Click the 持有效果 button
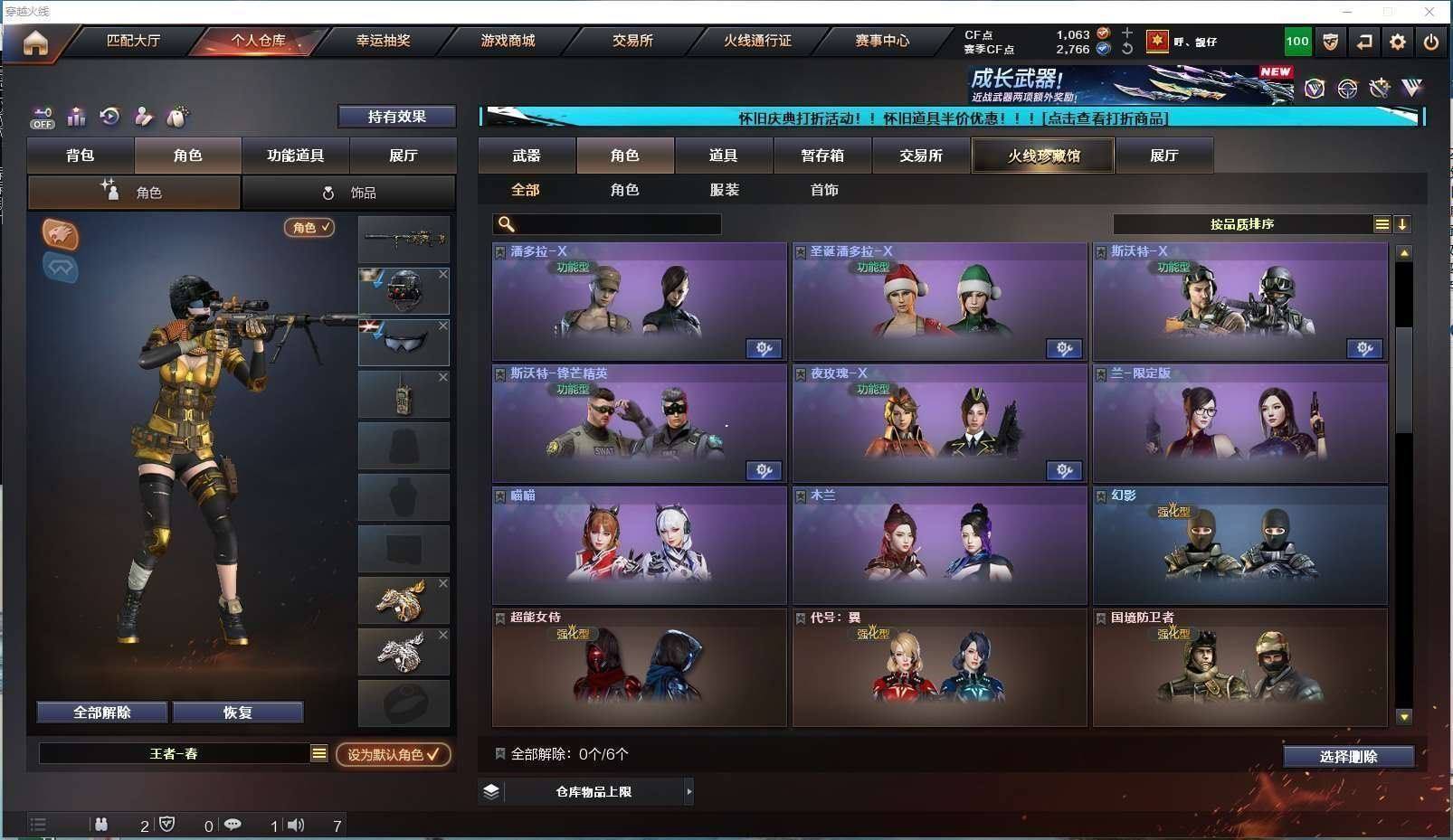Viewport: 1453px width, 840px height. click(x=396, y=117)
